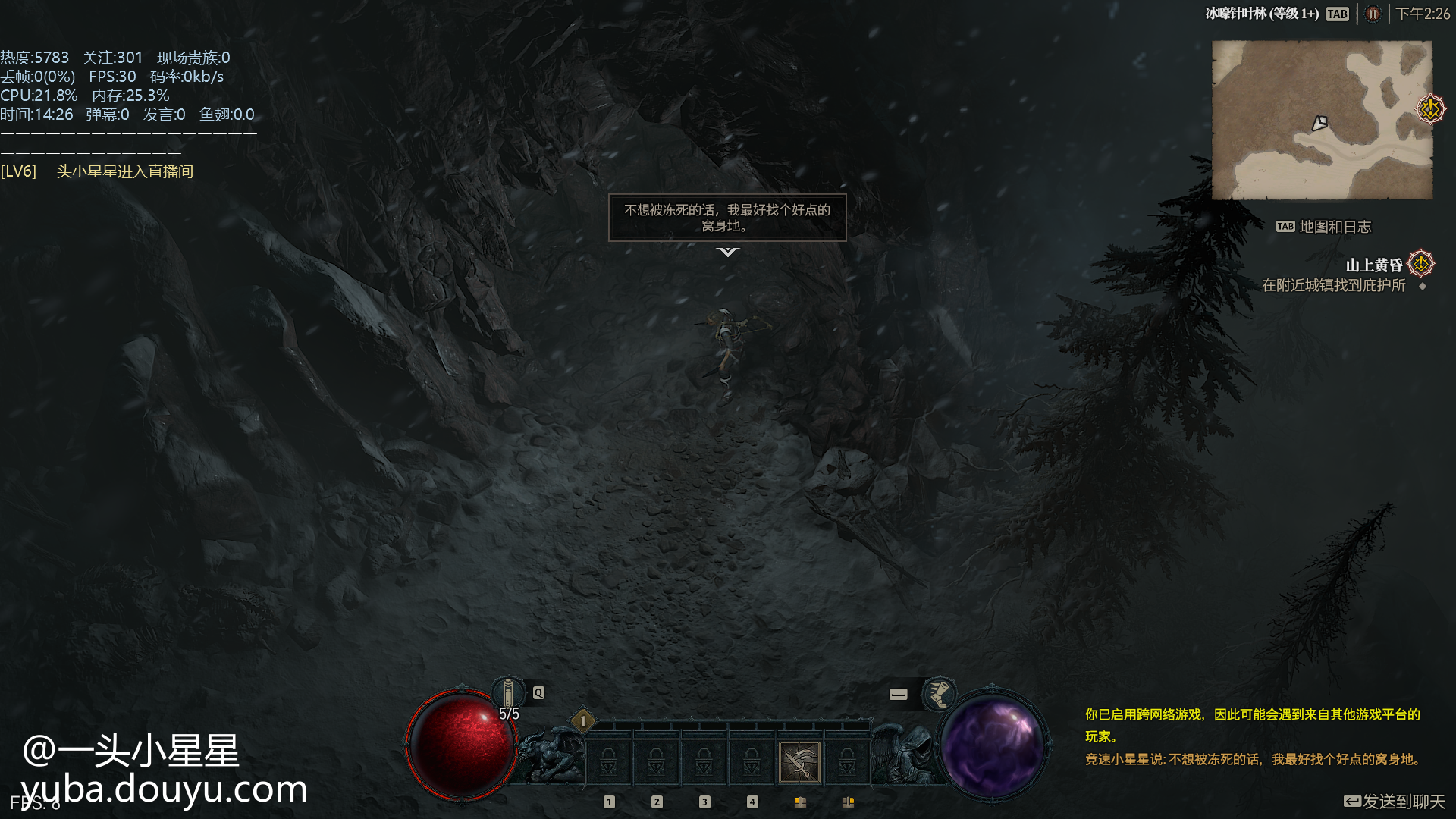This screenshot has height=819, width=1456.
Task: Open the minimap in the corner
Action: tap(1321, 120)
